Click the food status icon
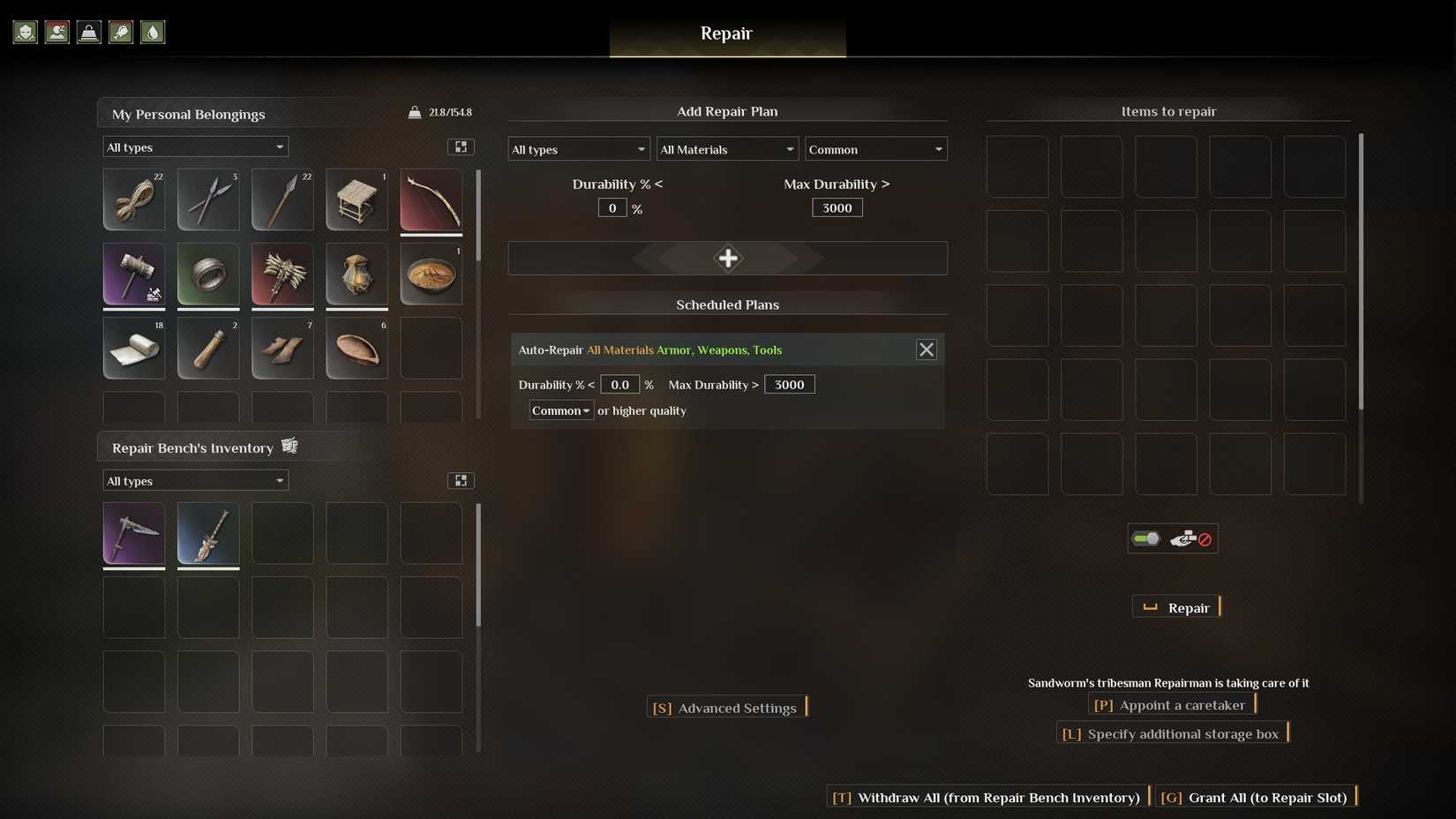Screen dimensions: 1456x819 coord(120,32)
